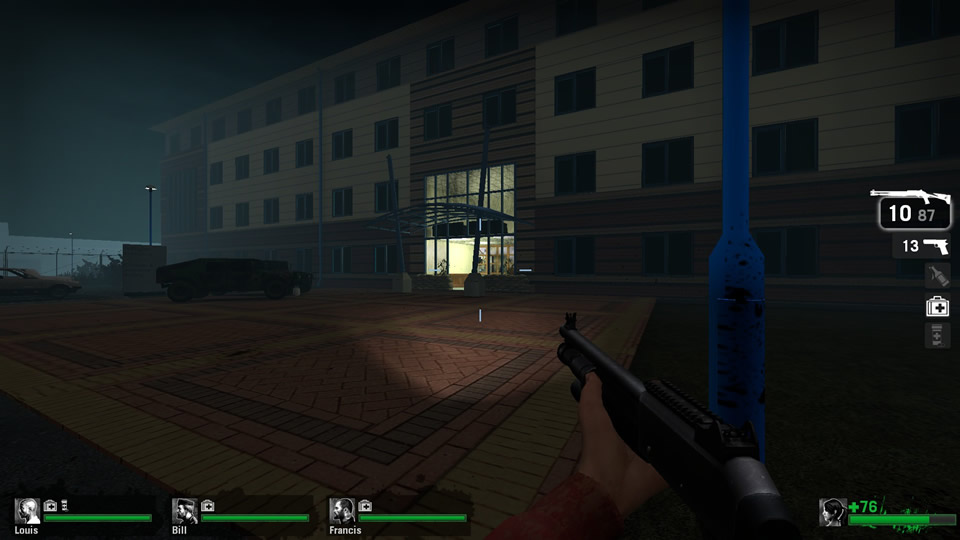Equip the first aid kit
This screenshot has width=960, height=540.
[937, 307]
